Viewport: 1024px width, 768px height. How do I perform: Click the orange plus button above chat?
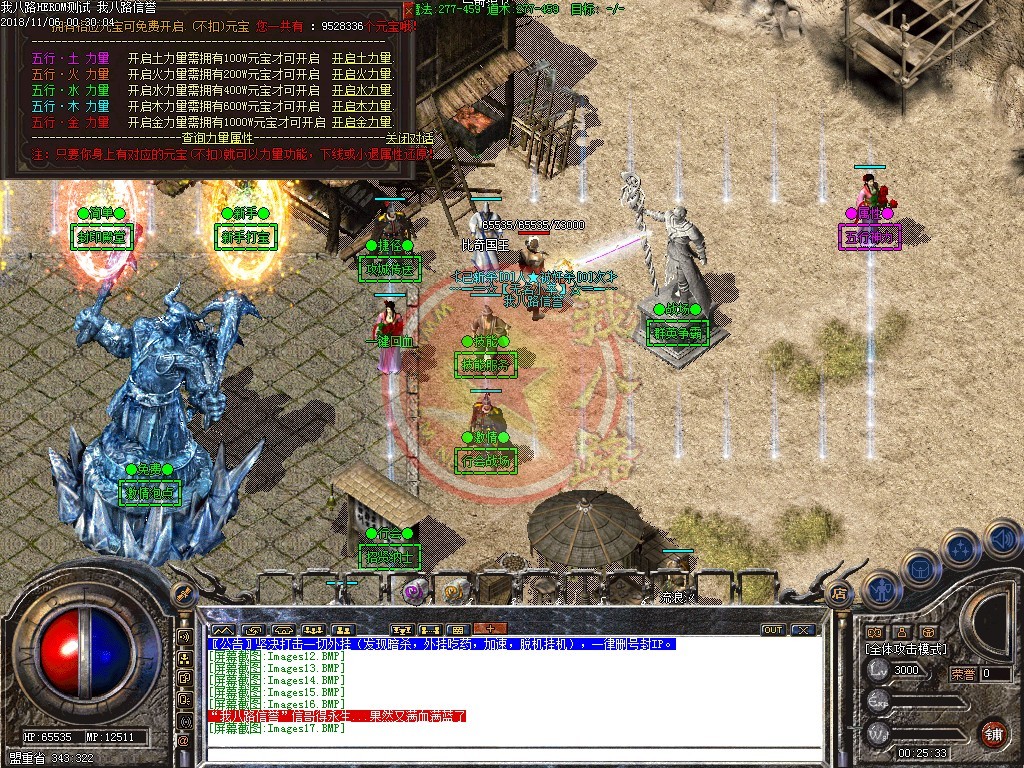[x=490, y=629]
